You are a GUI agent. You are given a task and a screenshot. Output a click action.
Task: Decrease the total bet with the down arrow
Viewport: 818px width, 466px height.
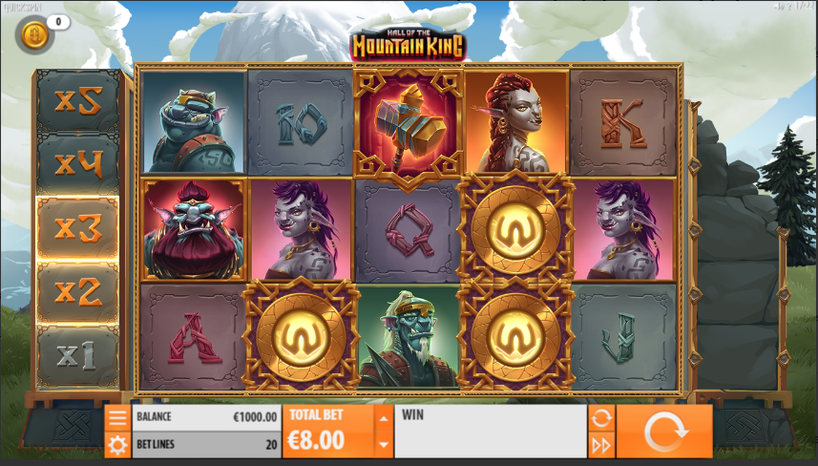pos(383,445)
